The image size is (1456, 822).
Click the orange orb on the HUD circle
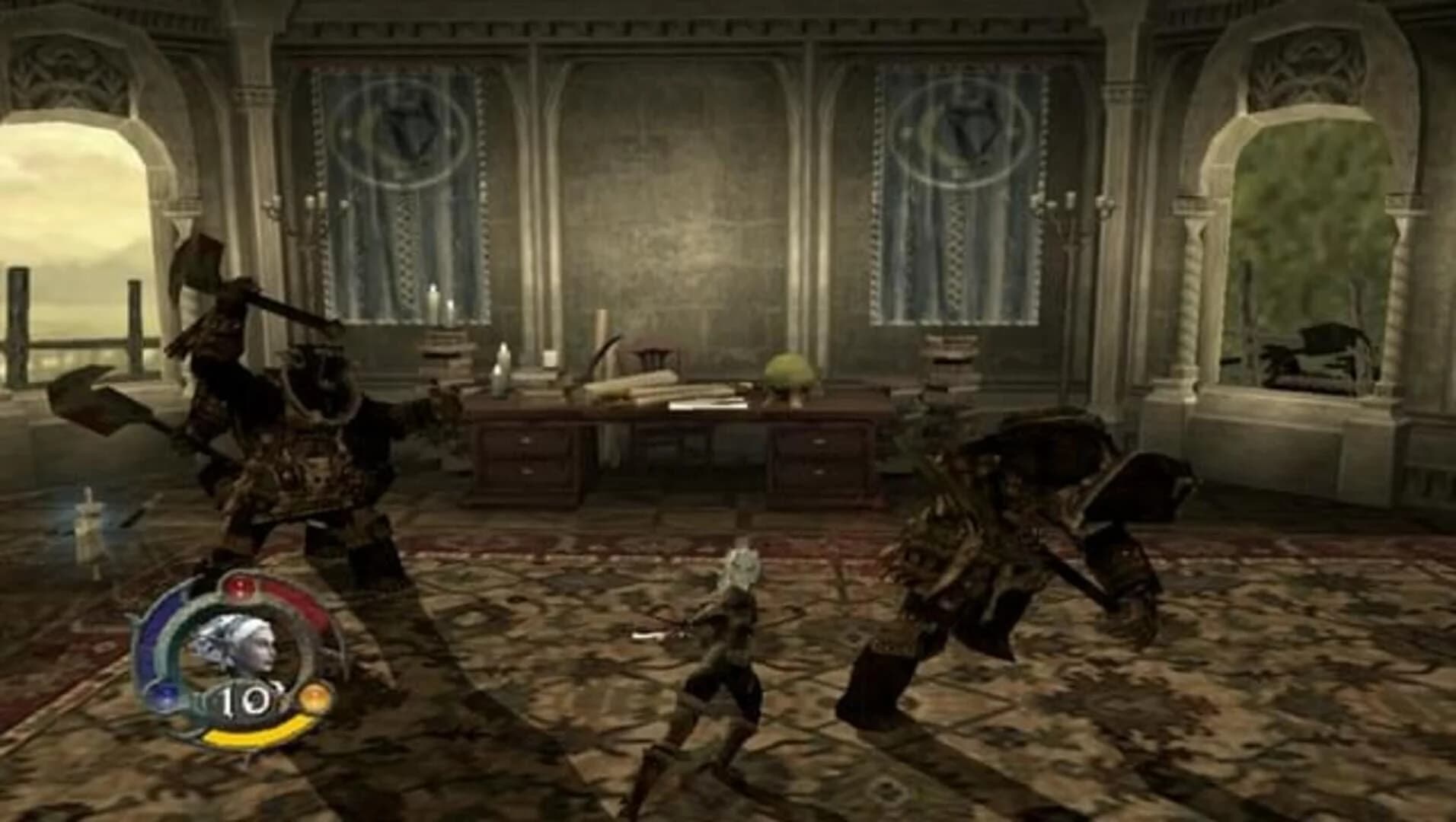point(315,696)
